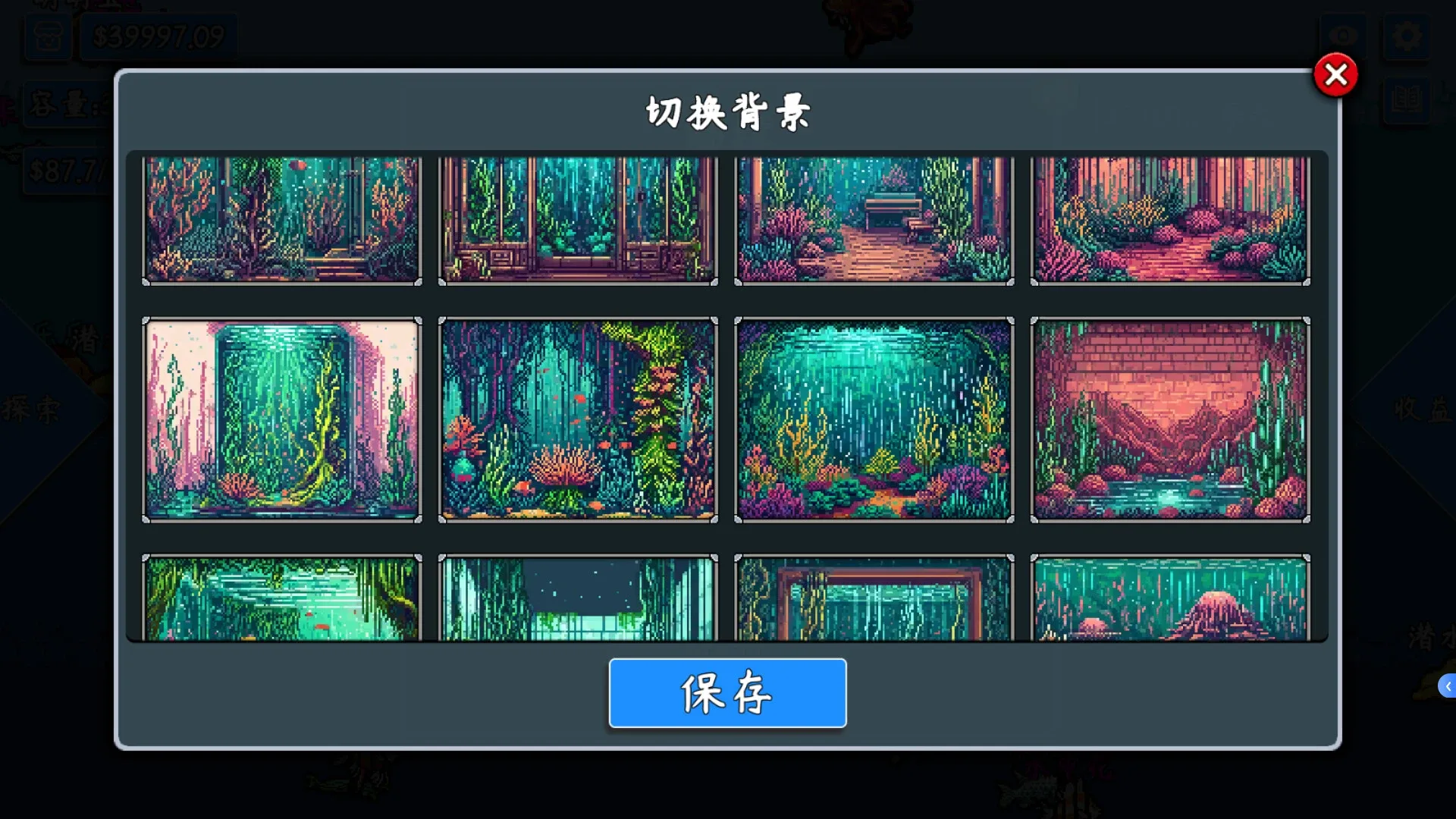The width and height of the screenshot is (1456, 819).
Task: Click the eye view icon top-right
Action: 1344,35
